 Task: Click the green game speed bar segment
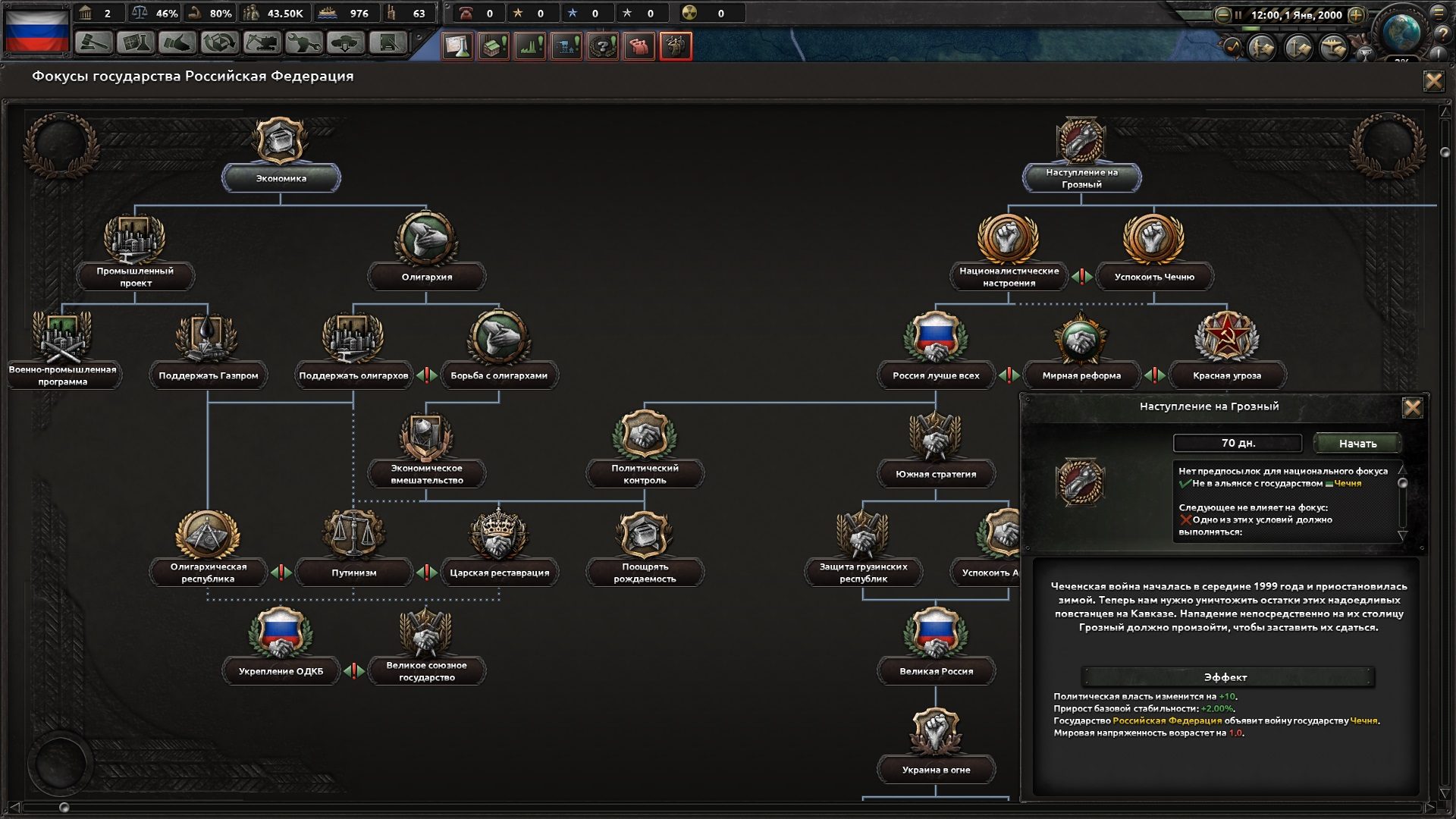pos(1250,30)
